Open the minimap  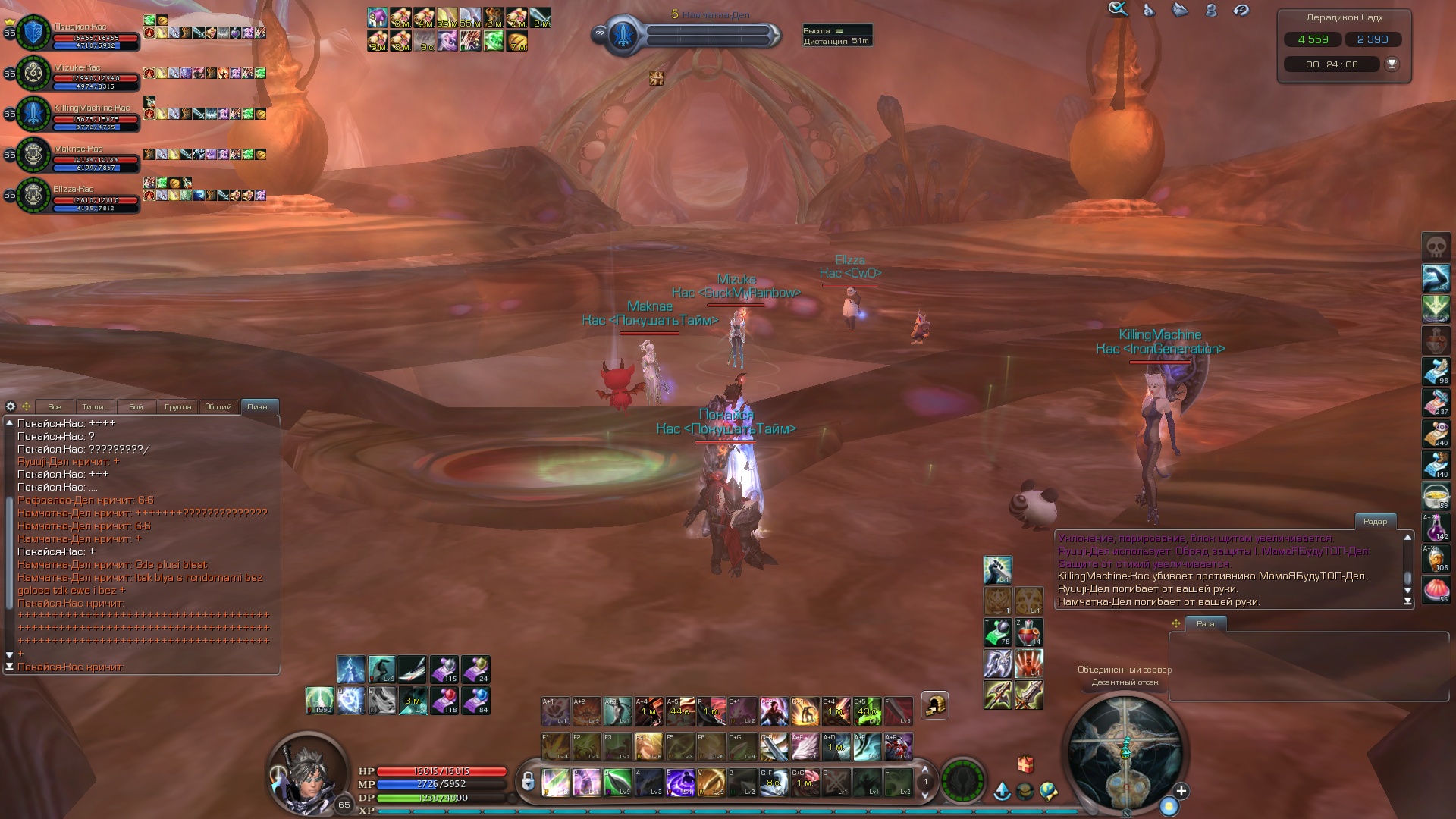pyautogui.click(x=1125, y=751)
